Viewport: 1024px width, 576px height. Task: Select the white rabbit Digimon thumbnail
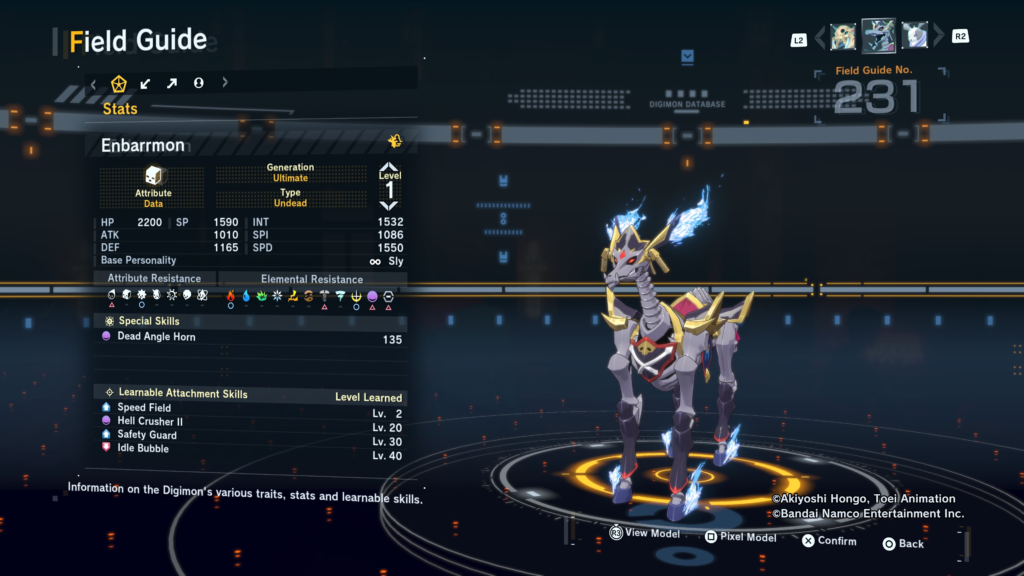coord(915,36)
